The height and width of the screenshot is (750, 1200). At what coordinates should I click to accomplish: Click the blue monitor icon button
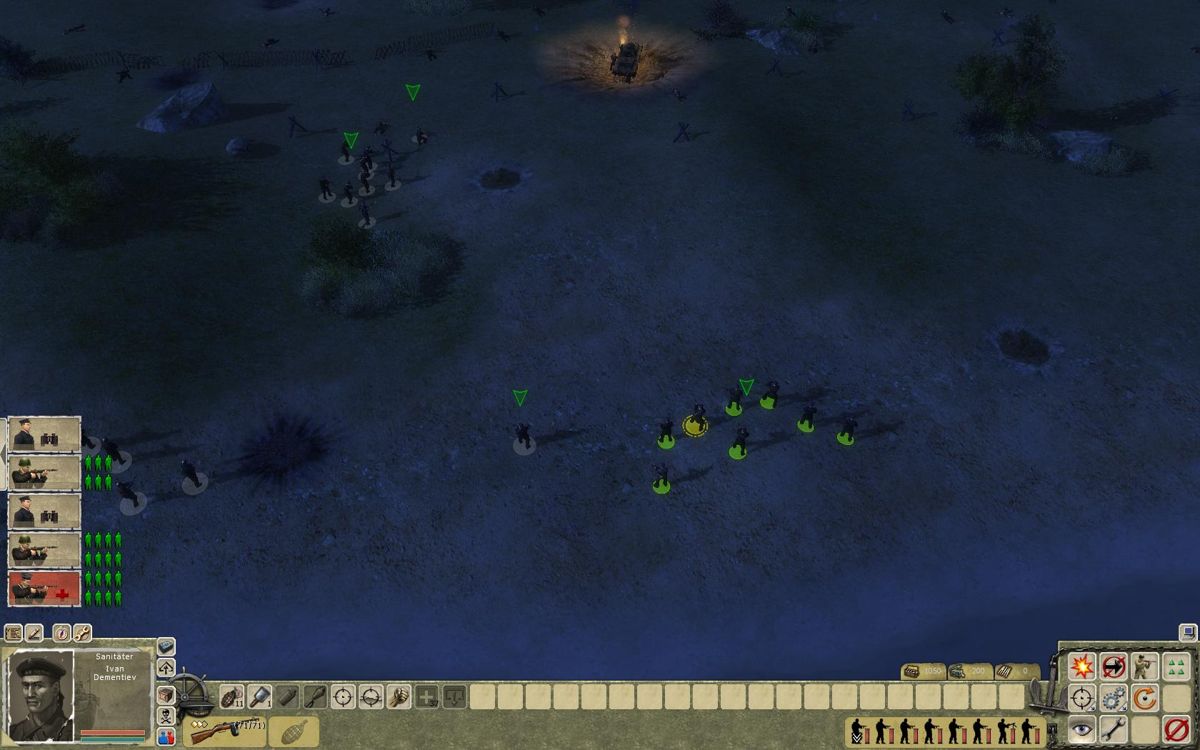pos(1187,632)
